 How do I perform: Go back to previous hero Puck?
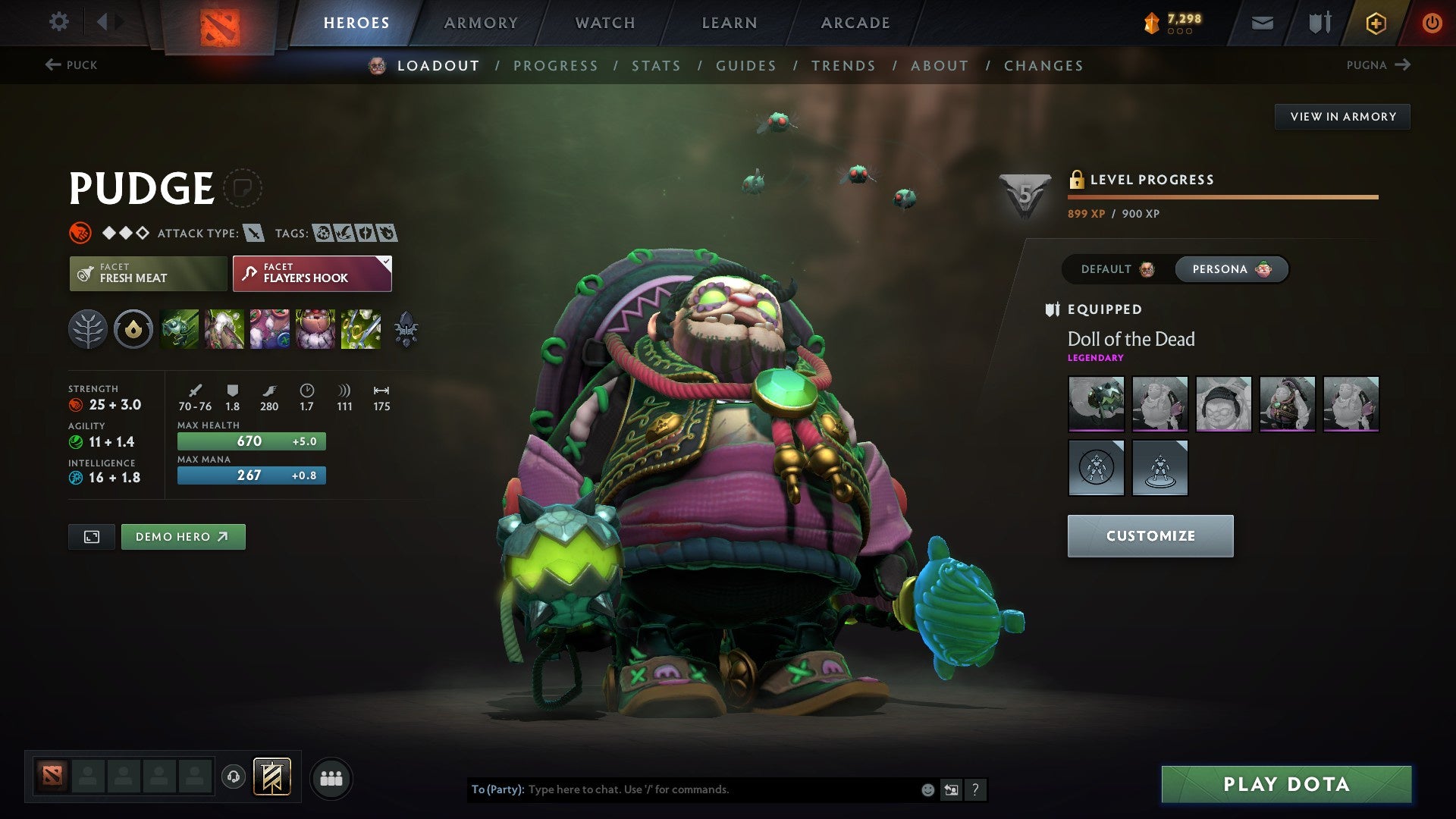(x=71, y=65)
